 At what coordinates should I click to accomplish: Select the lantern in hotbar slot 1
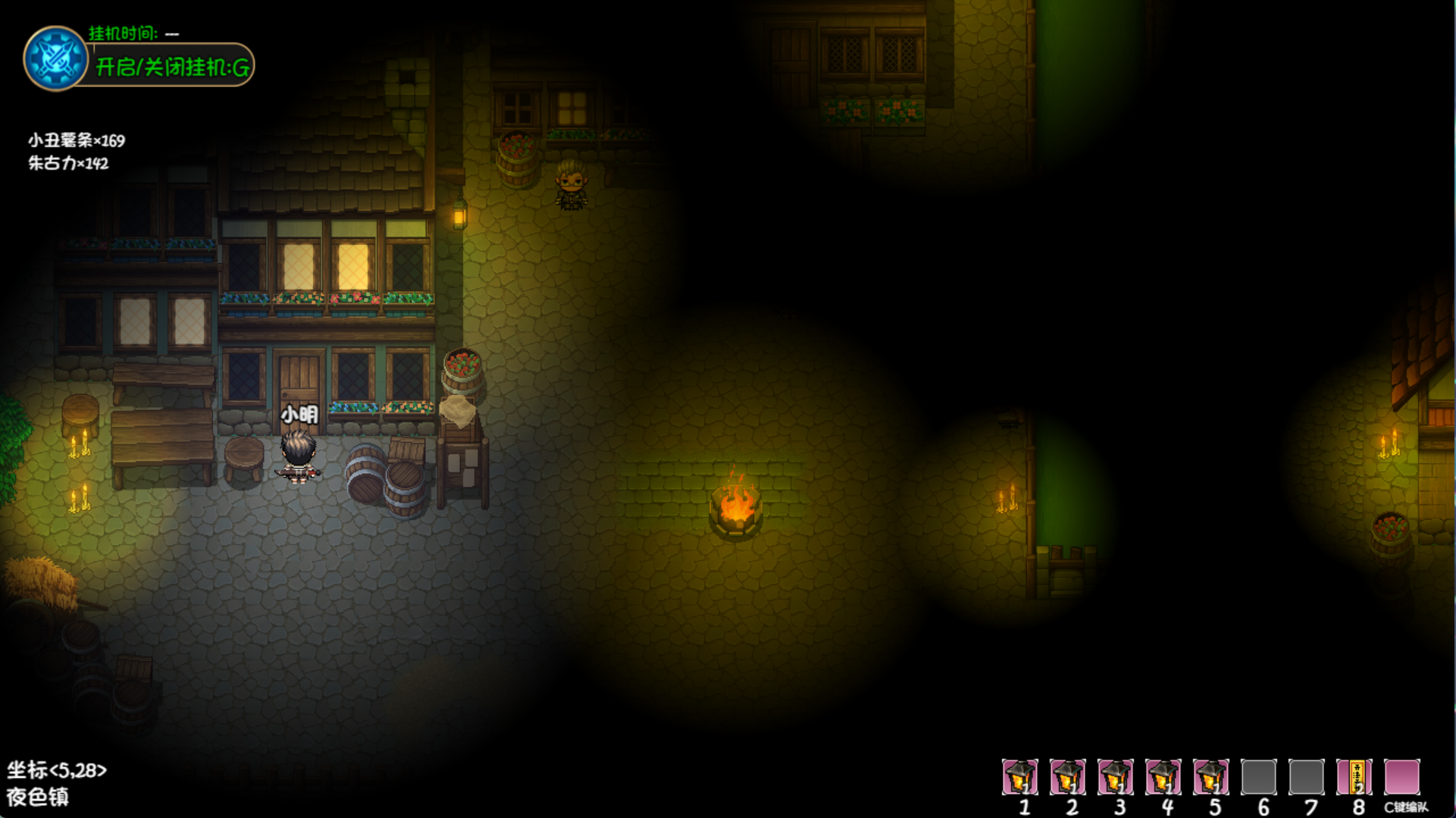tap(1019, 776)
